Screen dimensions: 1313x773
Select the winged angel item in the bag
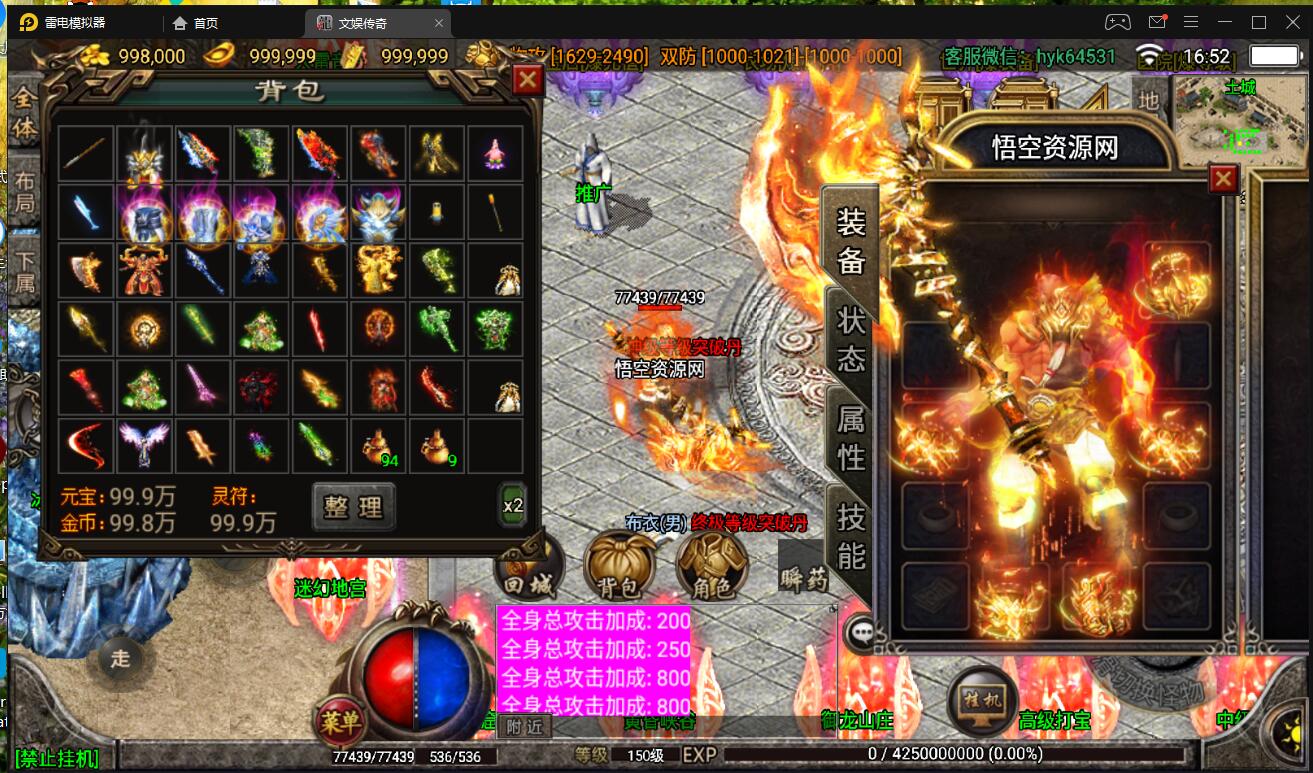[143, 445]
